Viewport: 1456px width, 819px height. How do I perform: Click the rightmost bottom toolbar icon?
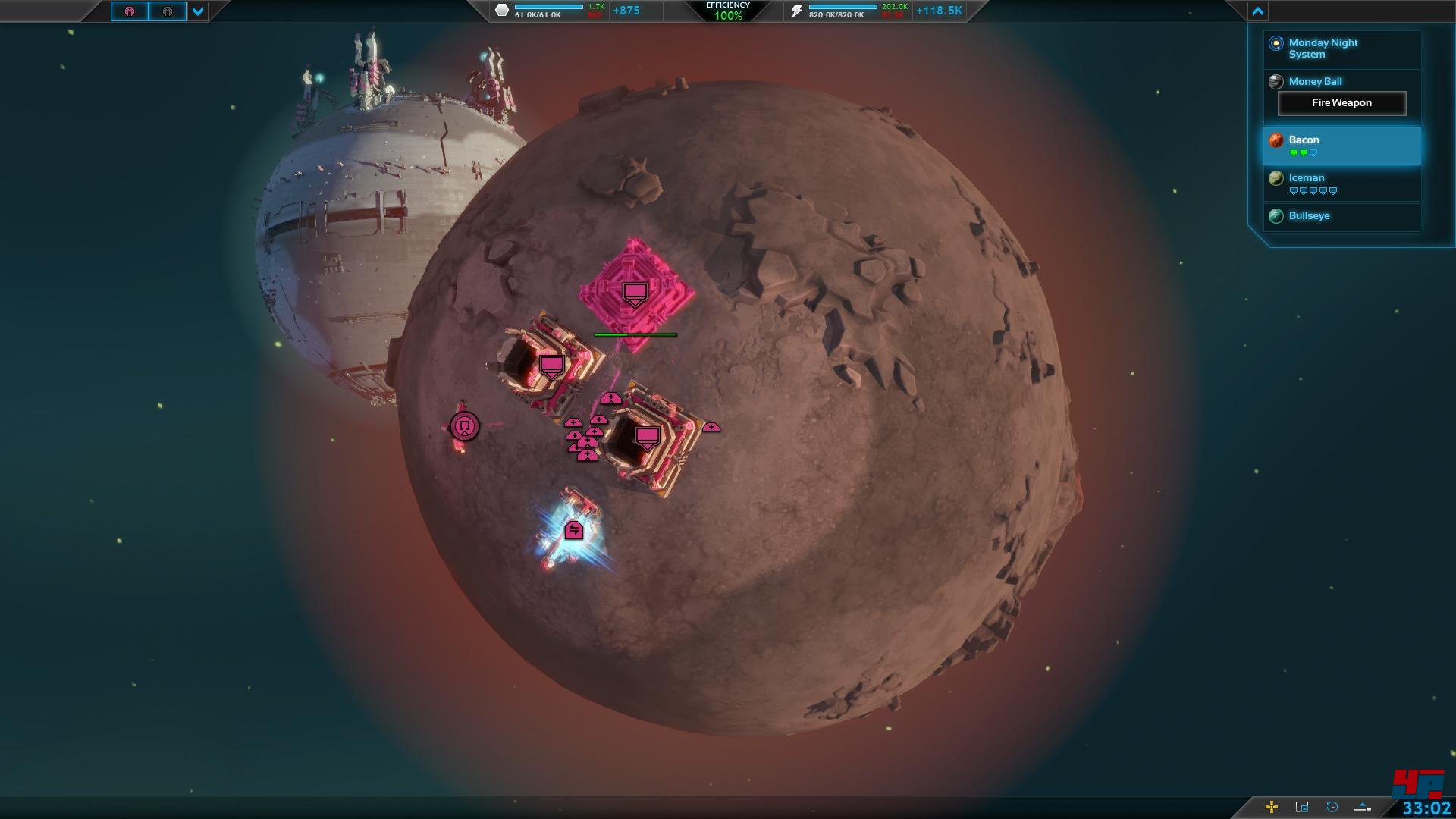pyautogui.click(x=1363, y=807)
